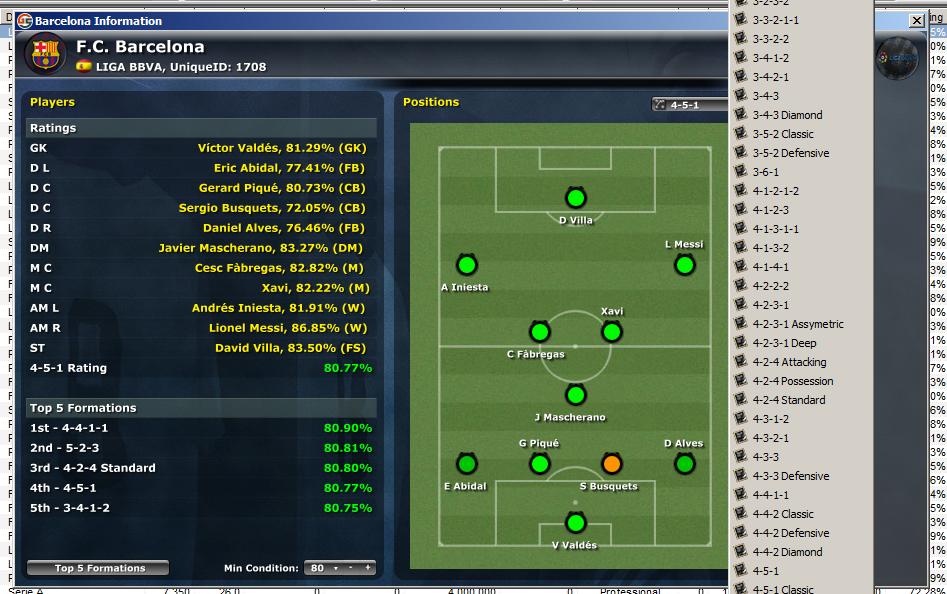Click the 1st - 4-4-1-1 formation row
The height and width of the screenshot is (594, 947).
200,428
